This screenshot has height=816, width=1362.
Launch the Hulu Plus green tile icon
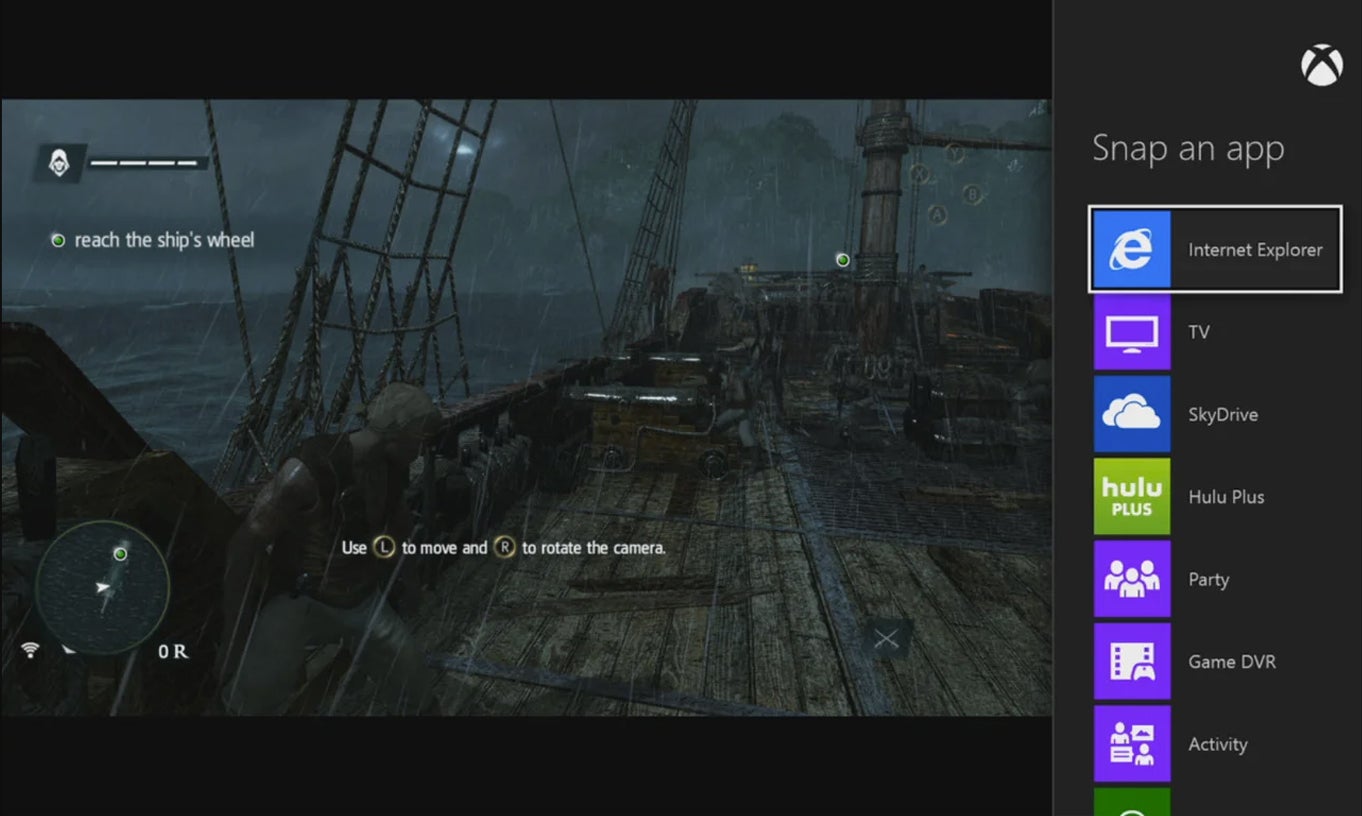pyautogui.click(x=1131, y=496)
